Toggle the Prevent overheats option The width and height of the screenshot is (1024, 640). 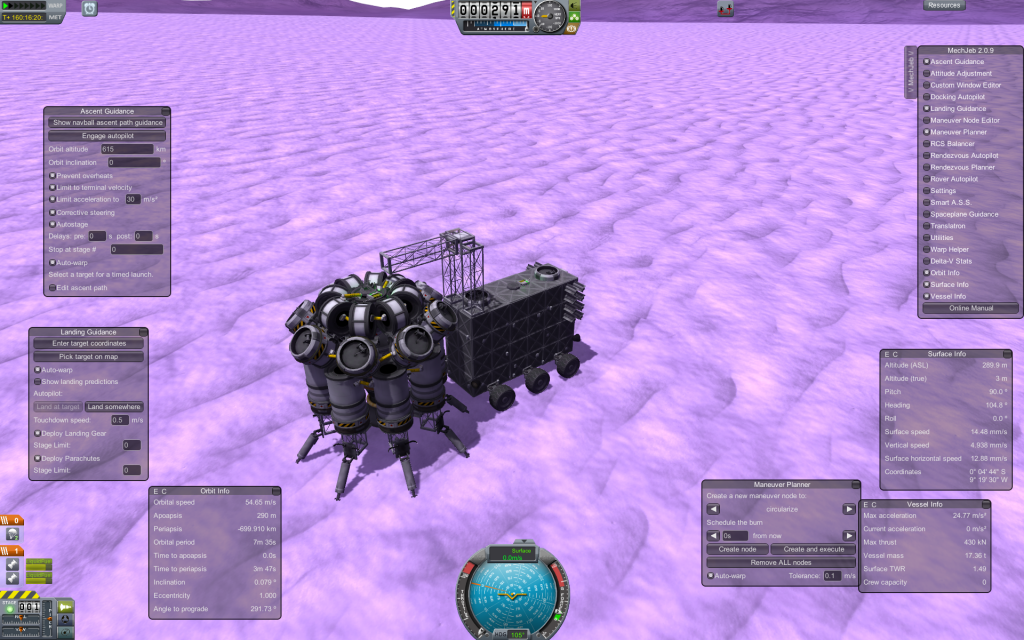pos(52,175)
